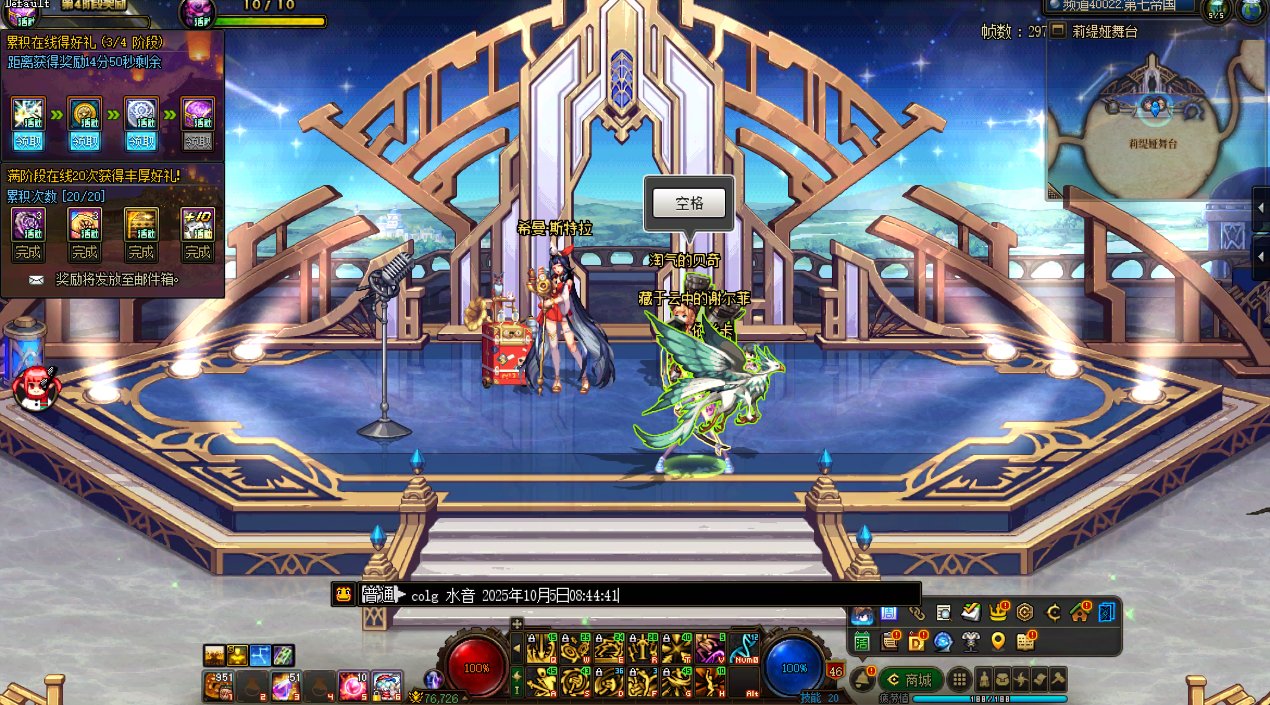Open the round grid menu button
The width and height of the screenshot is (1270, 705).
pos(959,679)
